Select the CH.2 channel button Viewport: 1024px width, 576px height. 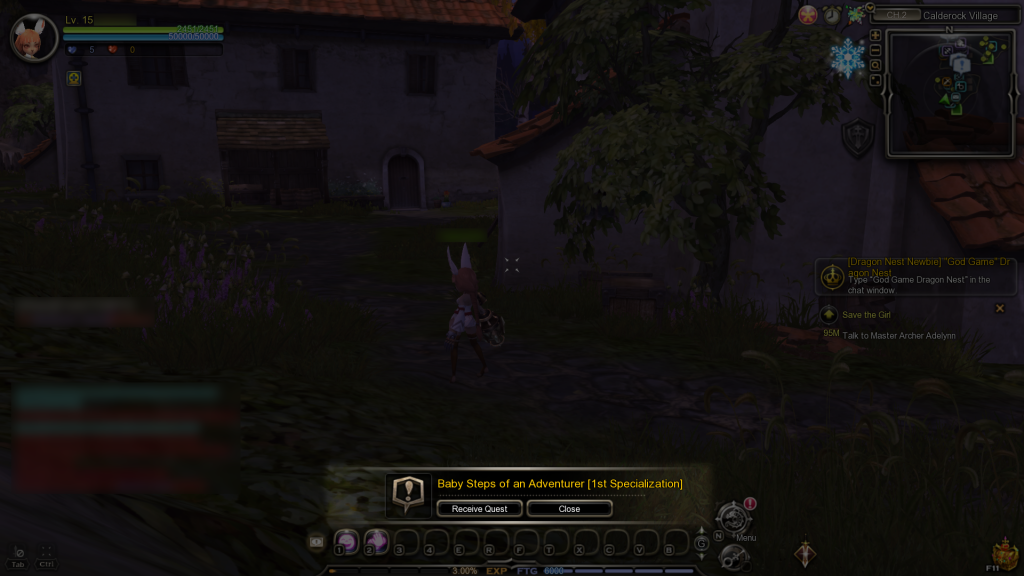coord(897,16)
